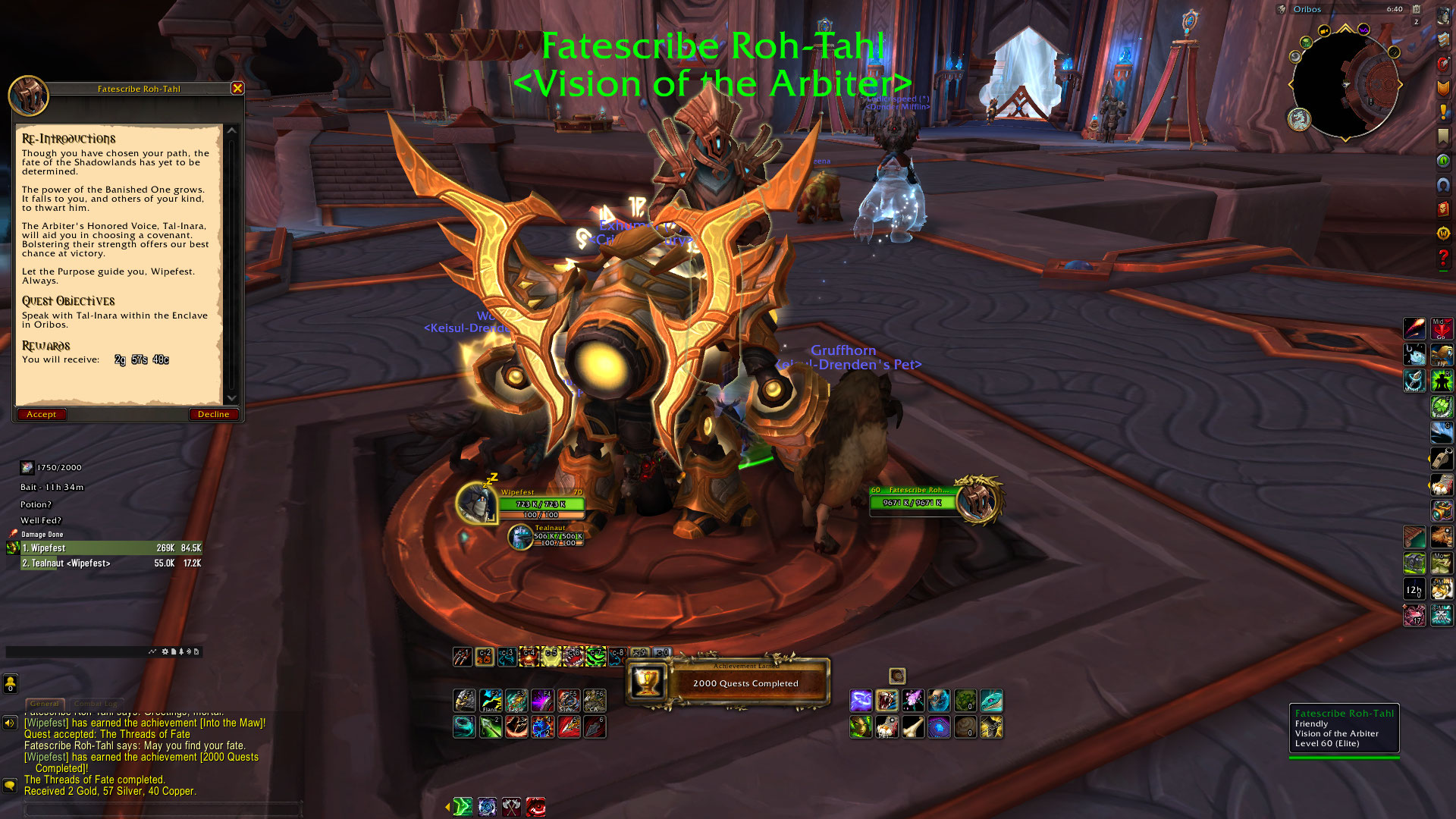
Task: Click the 2000 Quests Completed achievement alert
Action: coord(728,682)
